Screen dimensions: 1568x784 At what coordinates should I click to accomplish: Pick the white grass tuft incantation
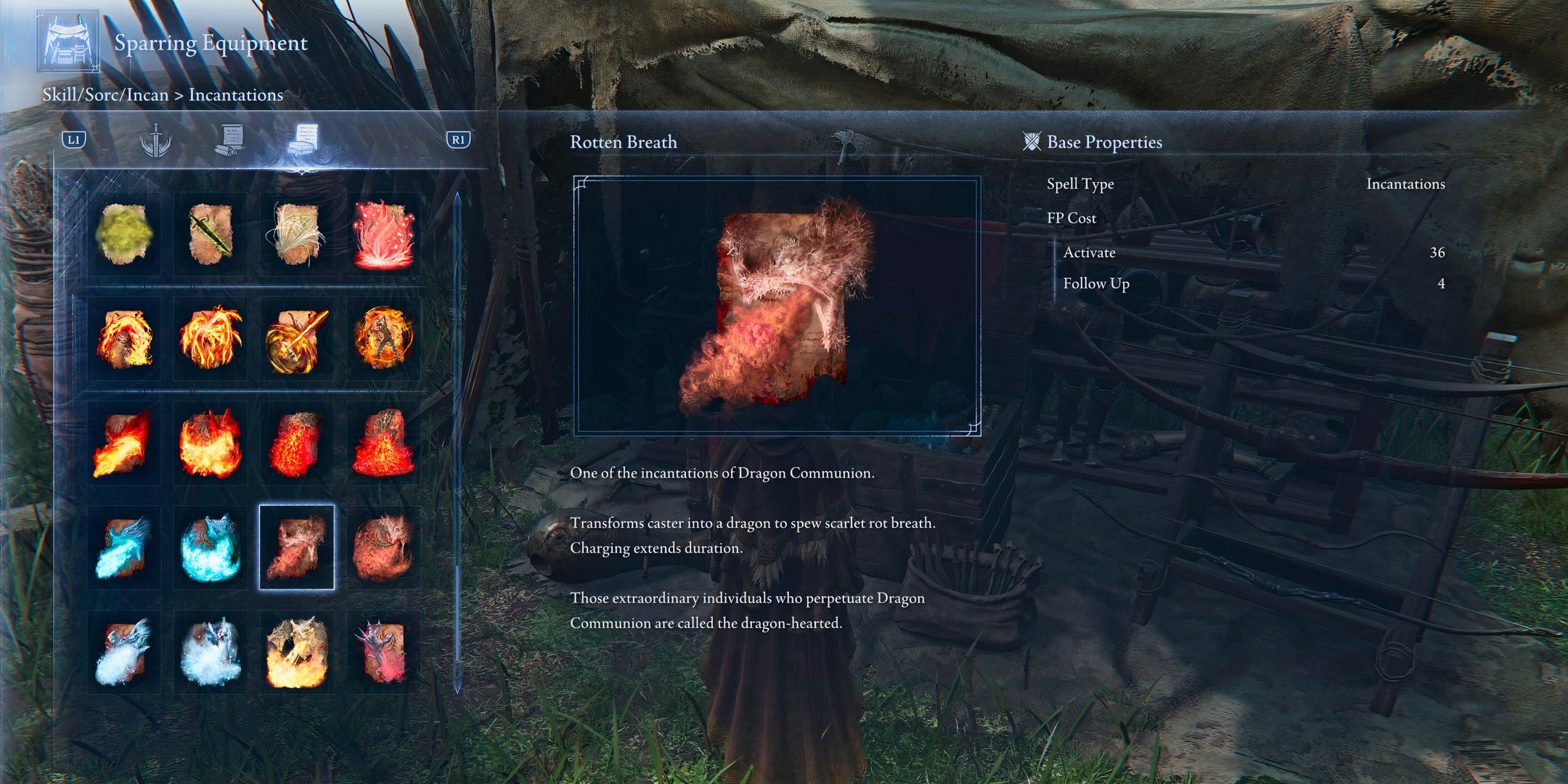pyautogui.click(x=297, y=234)
